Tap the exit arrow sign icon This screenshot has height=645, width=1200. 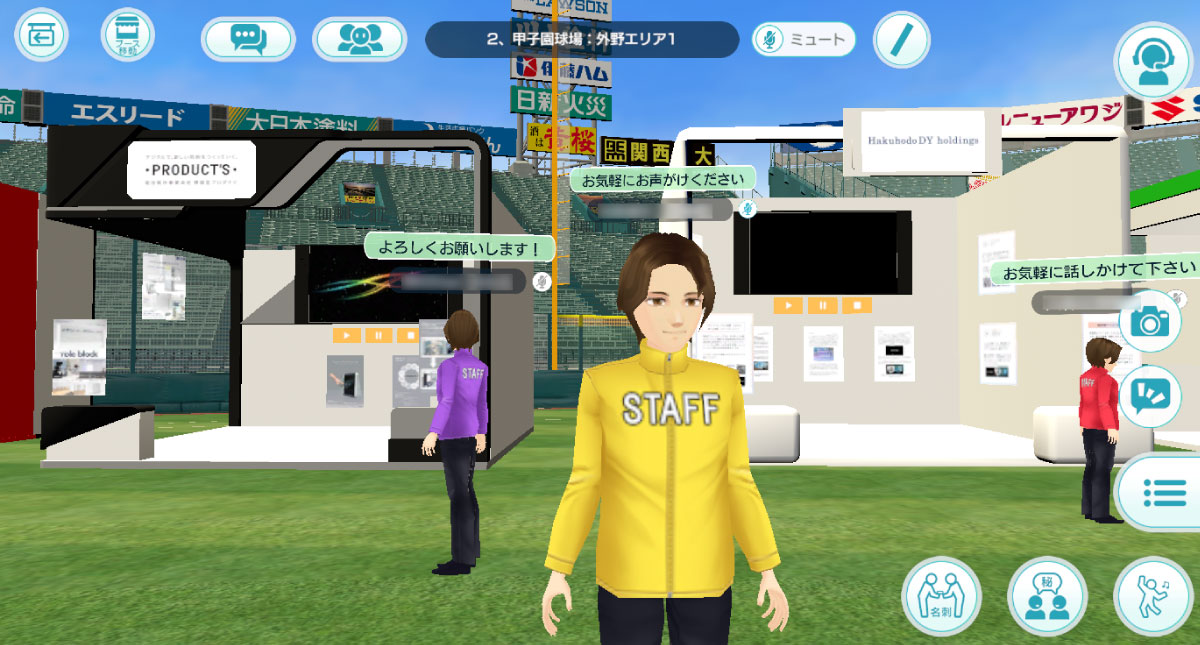(x=40, y=36)
